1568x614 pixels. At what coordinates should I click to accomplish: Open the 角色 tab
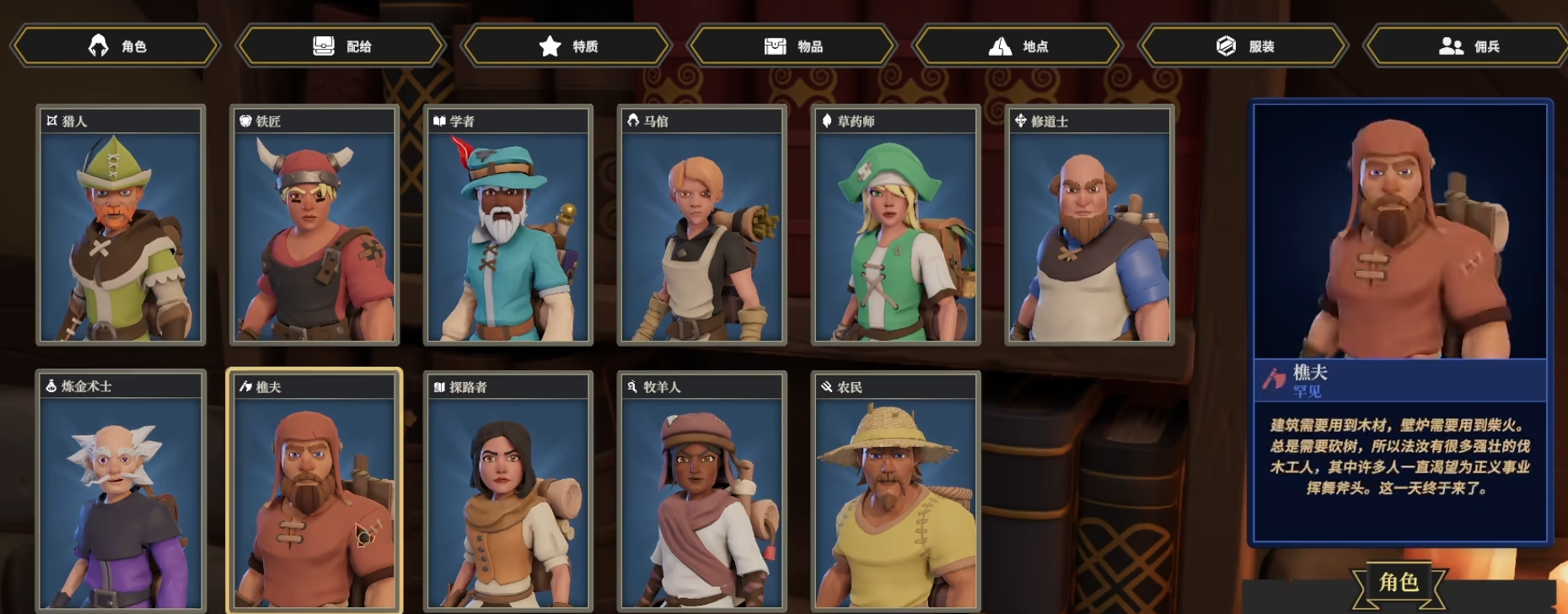tap(115, 46)
